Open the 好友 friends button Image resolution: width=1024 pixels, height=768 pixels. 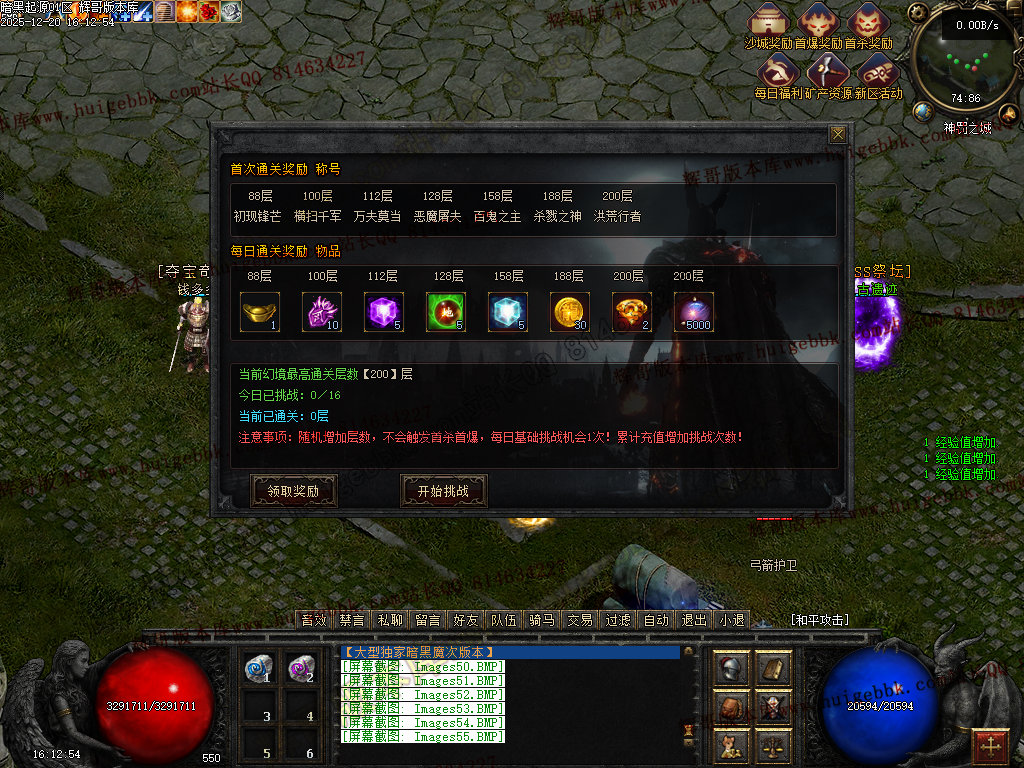pyautogui.click(x=466, y=620)
